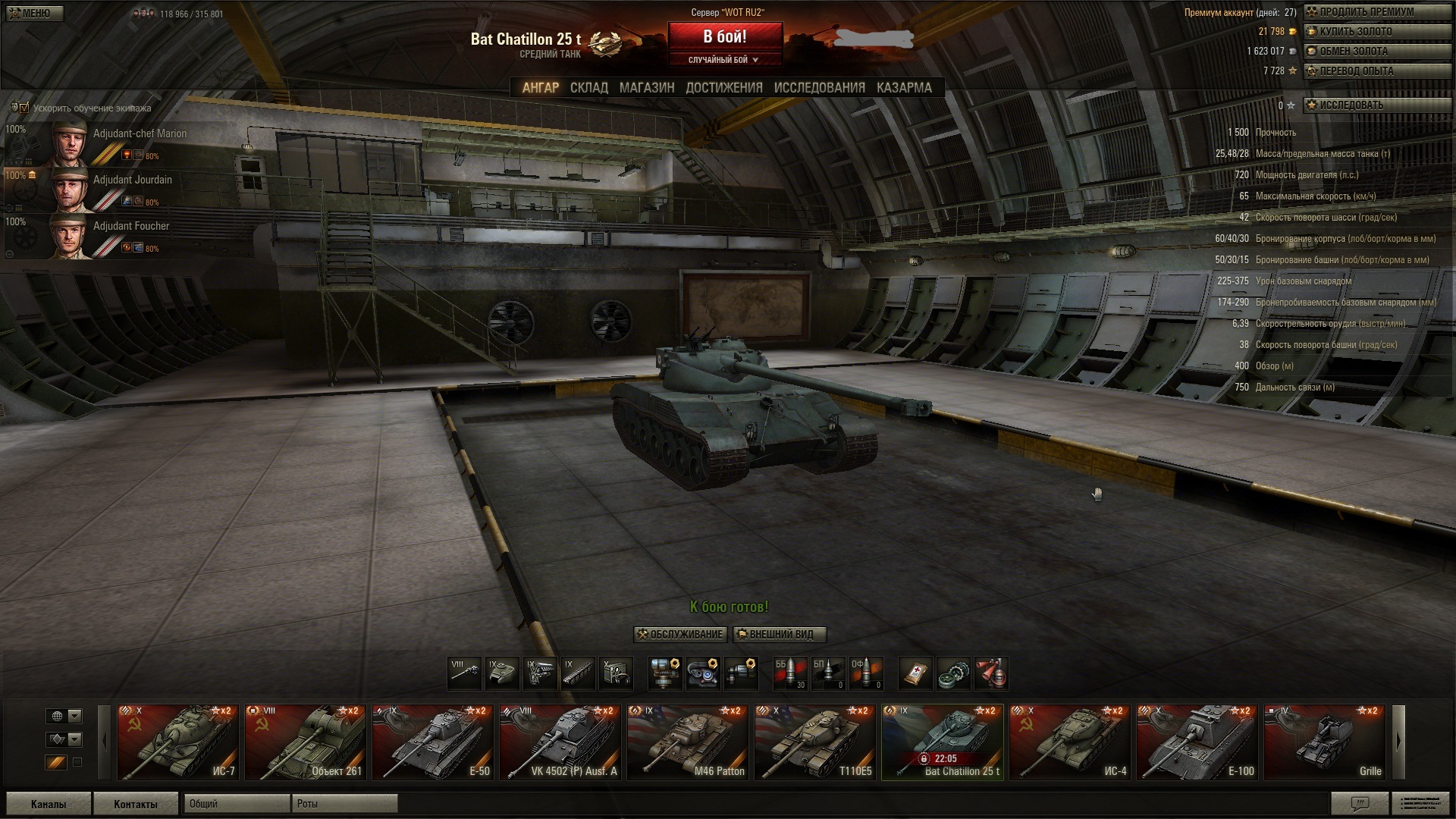Select the E-100 tank tile

point(1197,742)
